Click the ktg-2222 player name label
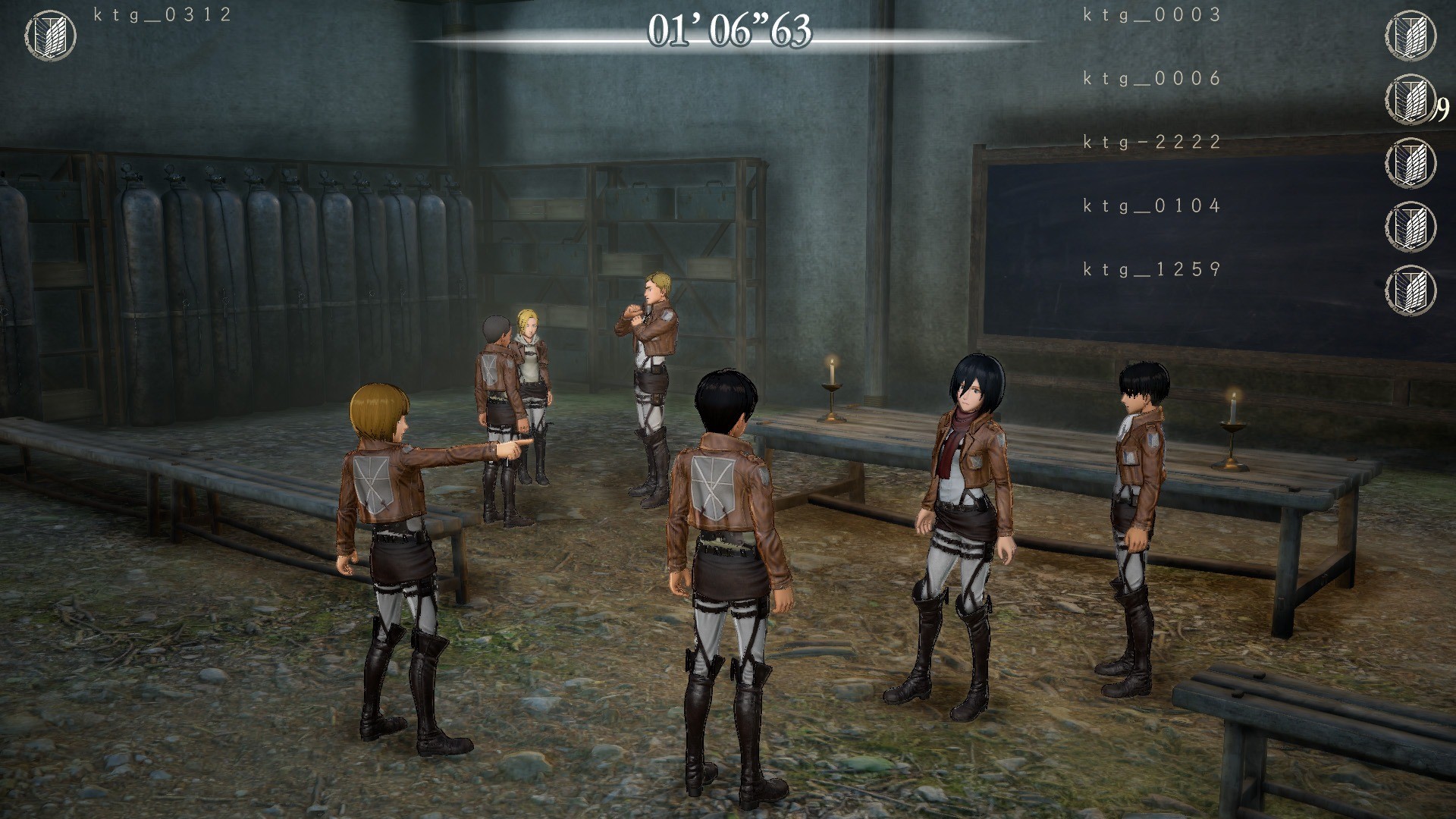Screen dimensions: 1456x819 tap(1150, 143)
